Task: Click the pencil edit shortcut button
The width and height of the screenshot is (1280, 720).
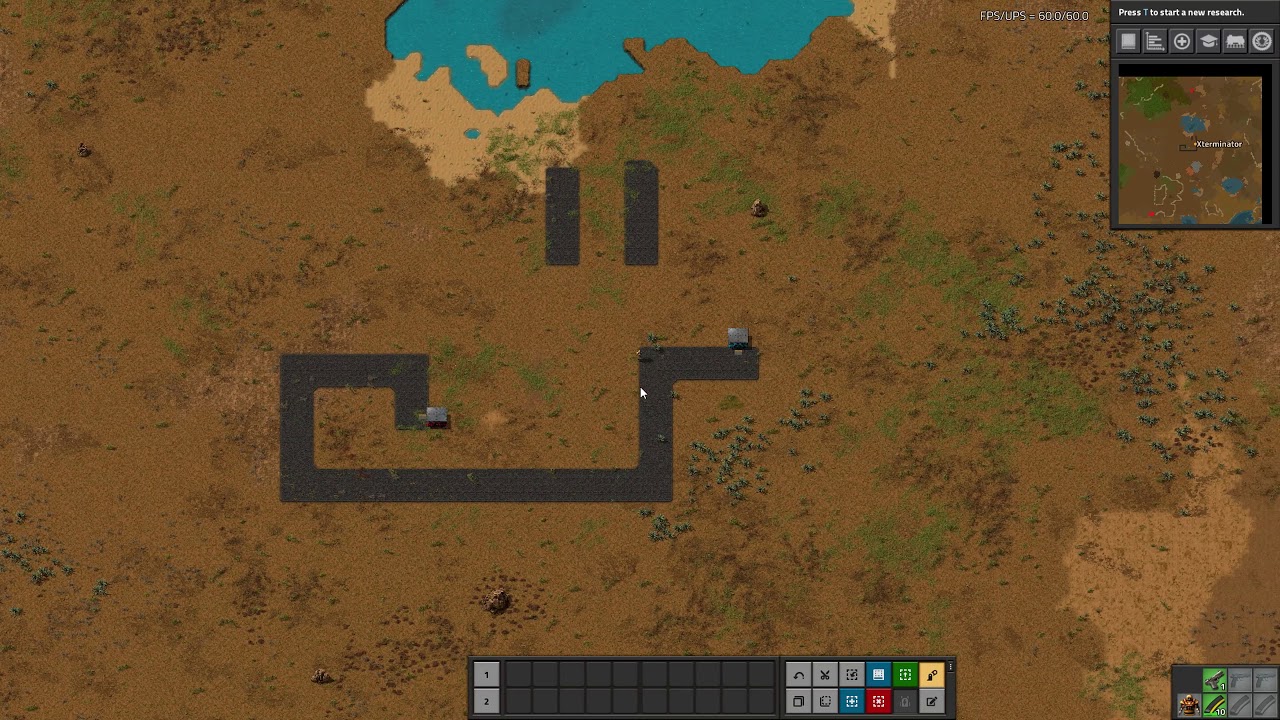Action: click(x=931, y=701)
